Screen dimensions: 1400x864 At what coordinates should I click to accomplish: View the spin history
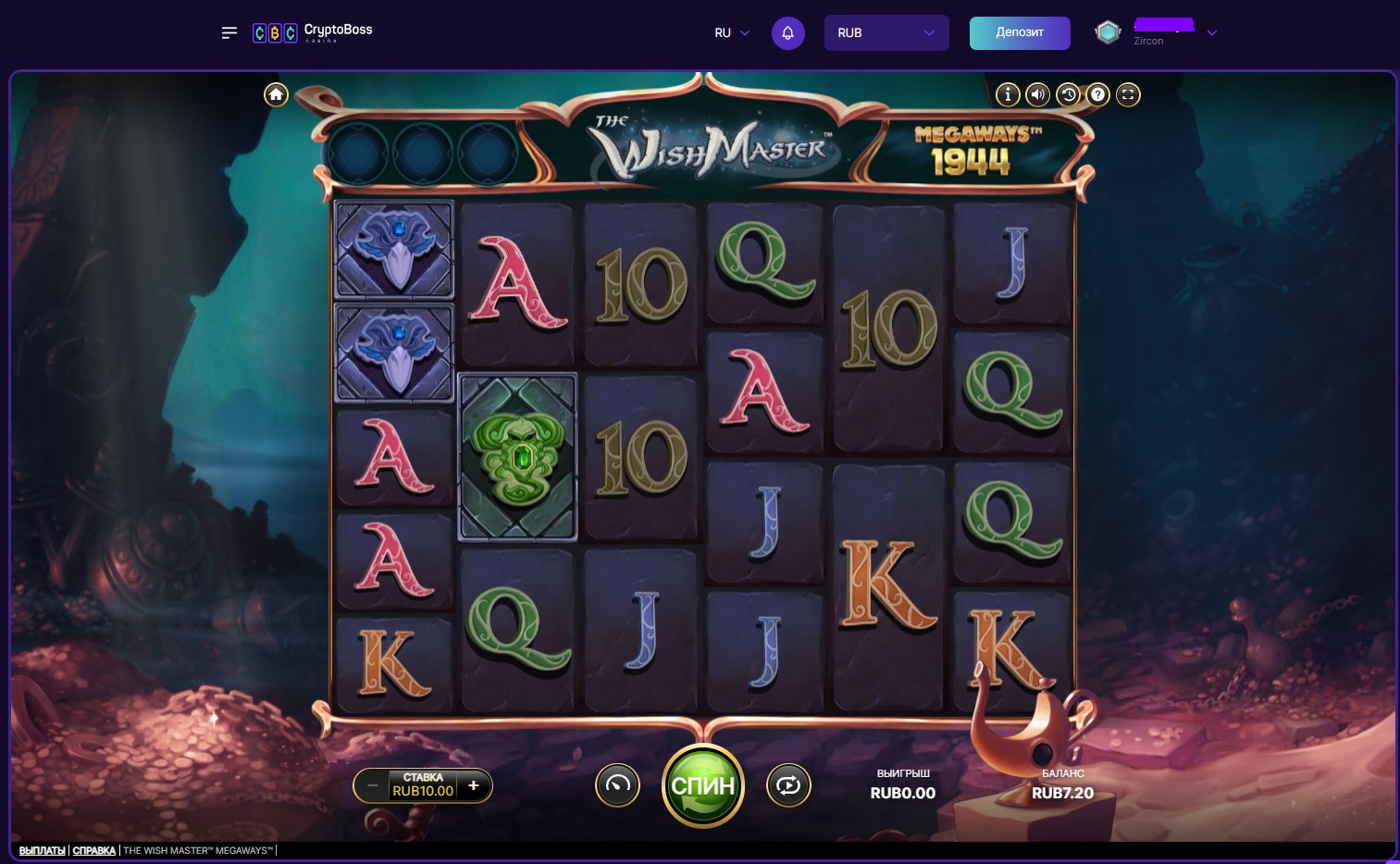pos(1068,94)
